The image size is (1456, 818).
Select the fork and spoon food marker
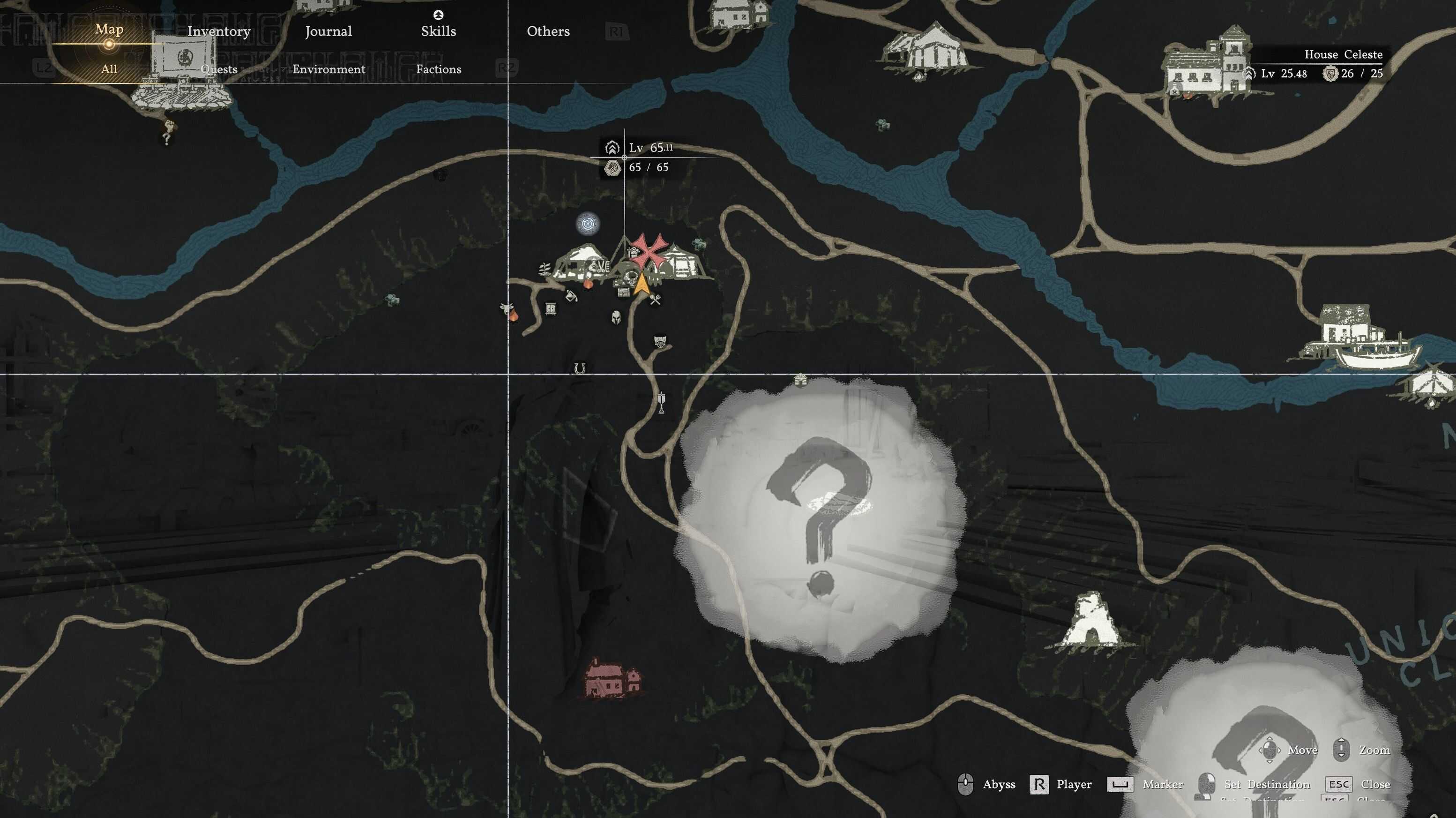tap(655, 299)
